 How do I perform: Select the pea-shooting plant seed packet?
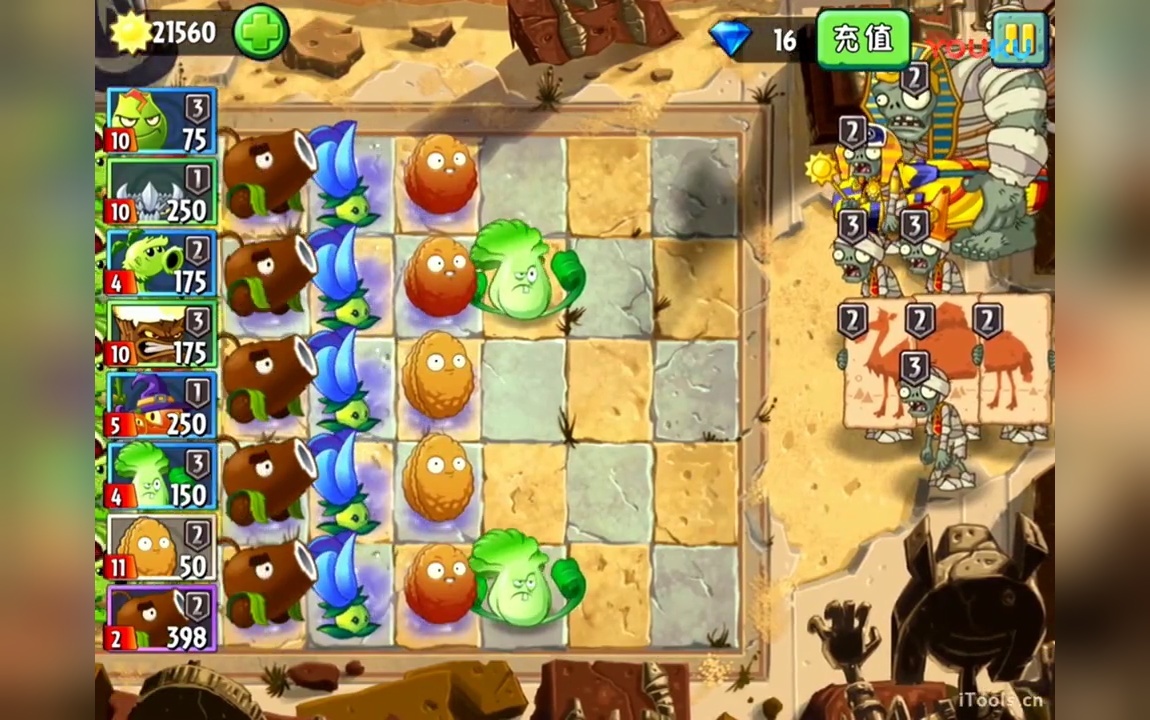pos(162,264)
